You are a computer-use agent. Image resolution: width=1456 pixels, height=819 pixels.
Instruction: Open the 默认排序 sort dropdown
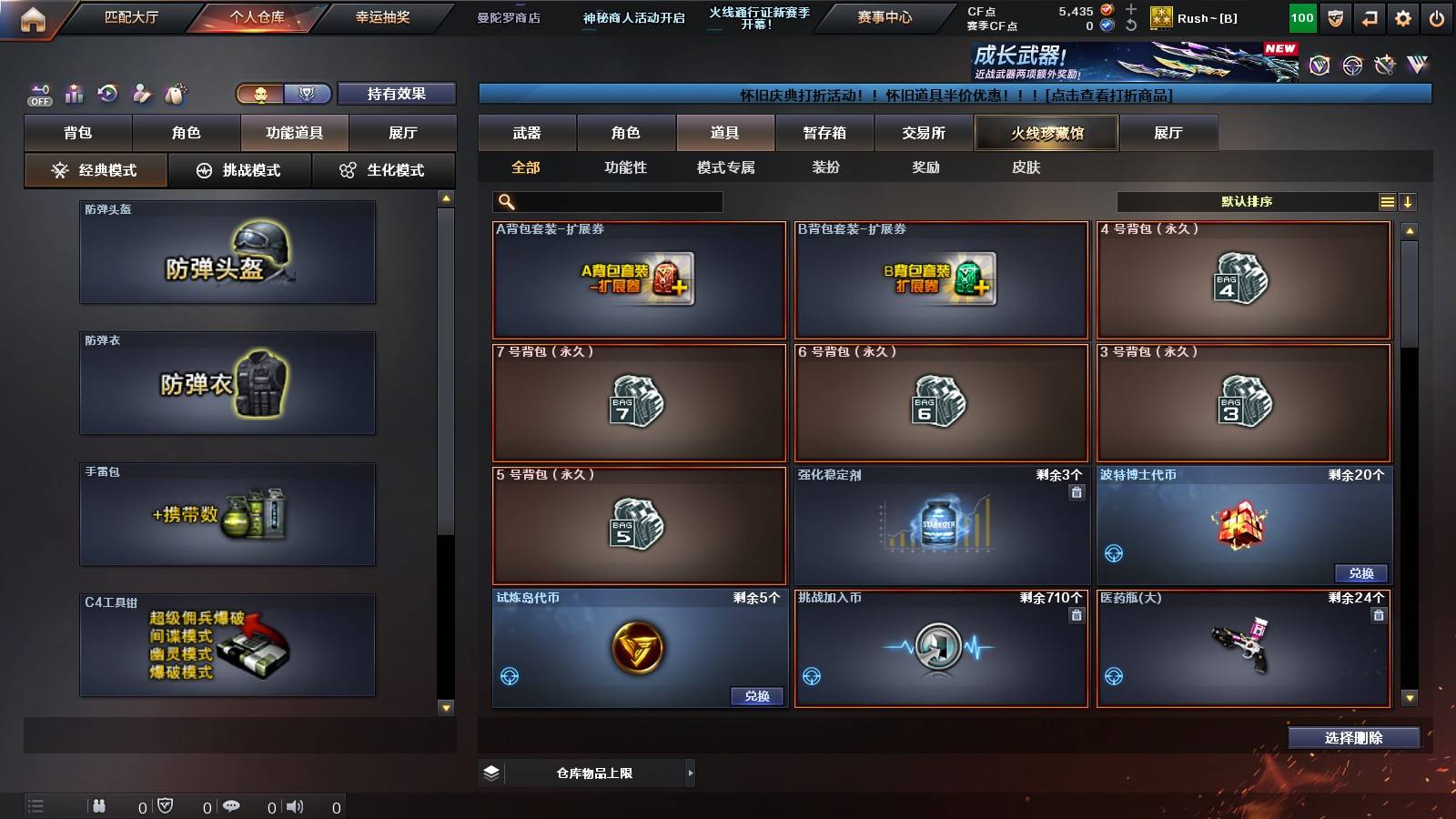point(1247,201)
